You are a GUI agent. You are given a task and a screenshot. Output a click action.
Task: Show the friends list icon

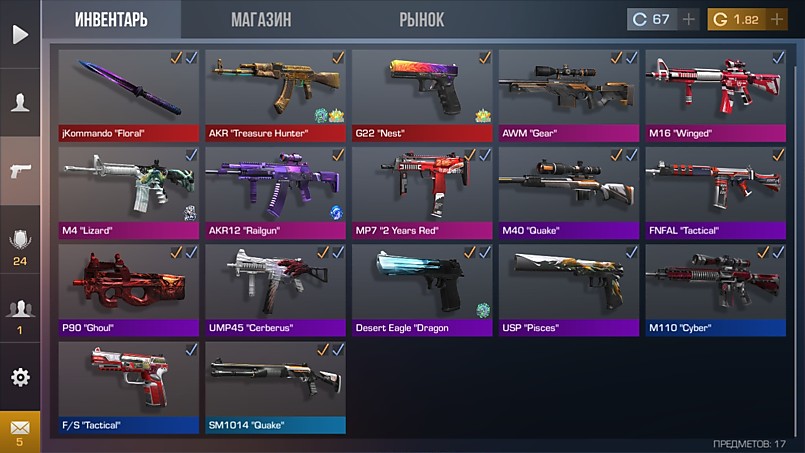pos(20,314)
